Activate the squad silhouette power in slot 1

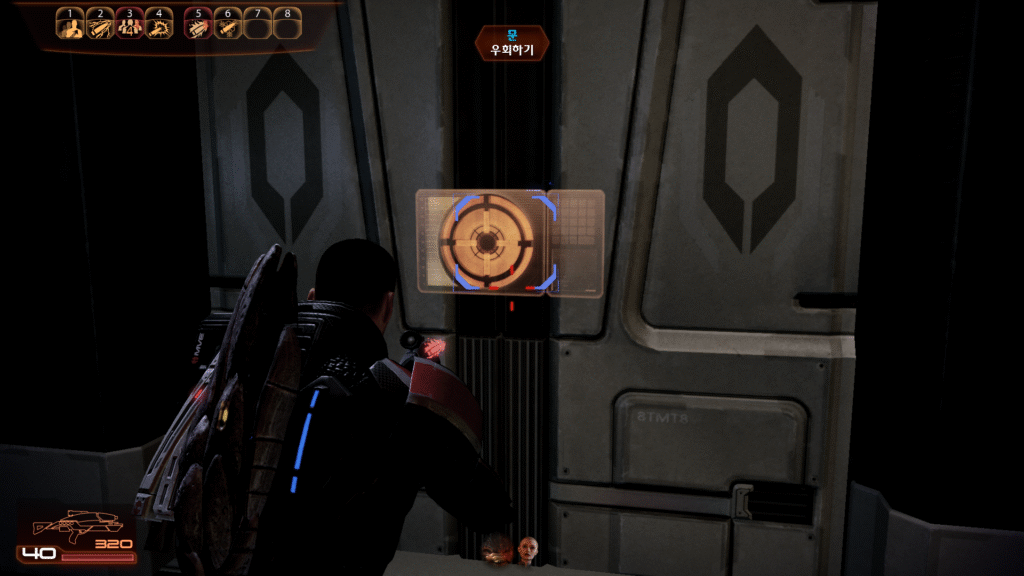(x=69, y=26)
